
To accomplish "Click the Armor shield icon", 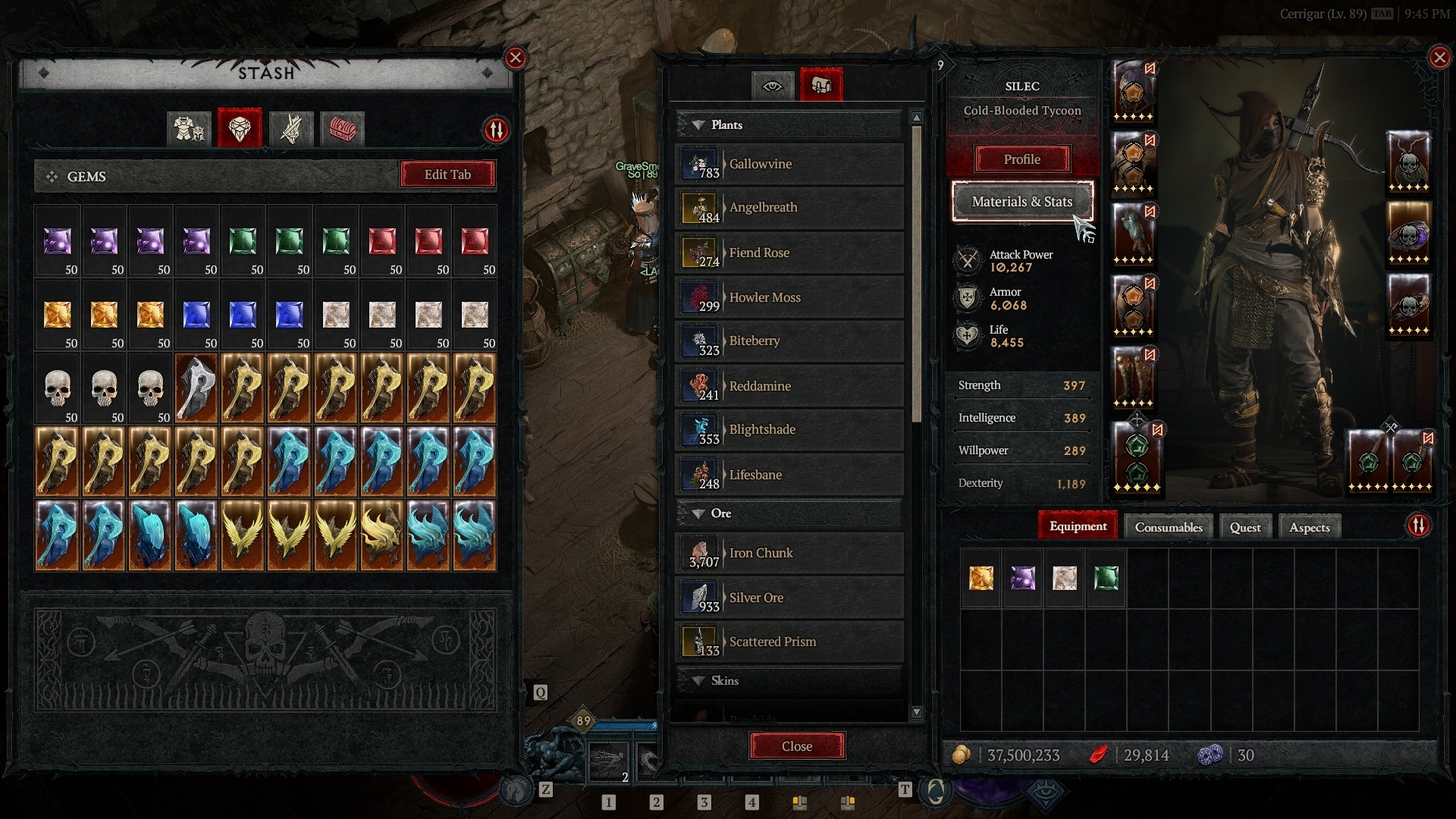I will click(967, 298).
